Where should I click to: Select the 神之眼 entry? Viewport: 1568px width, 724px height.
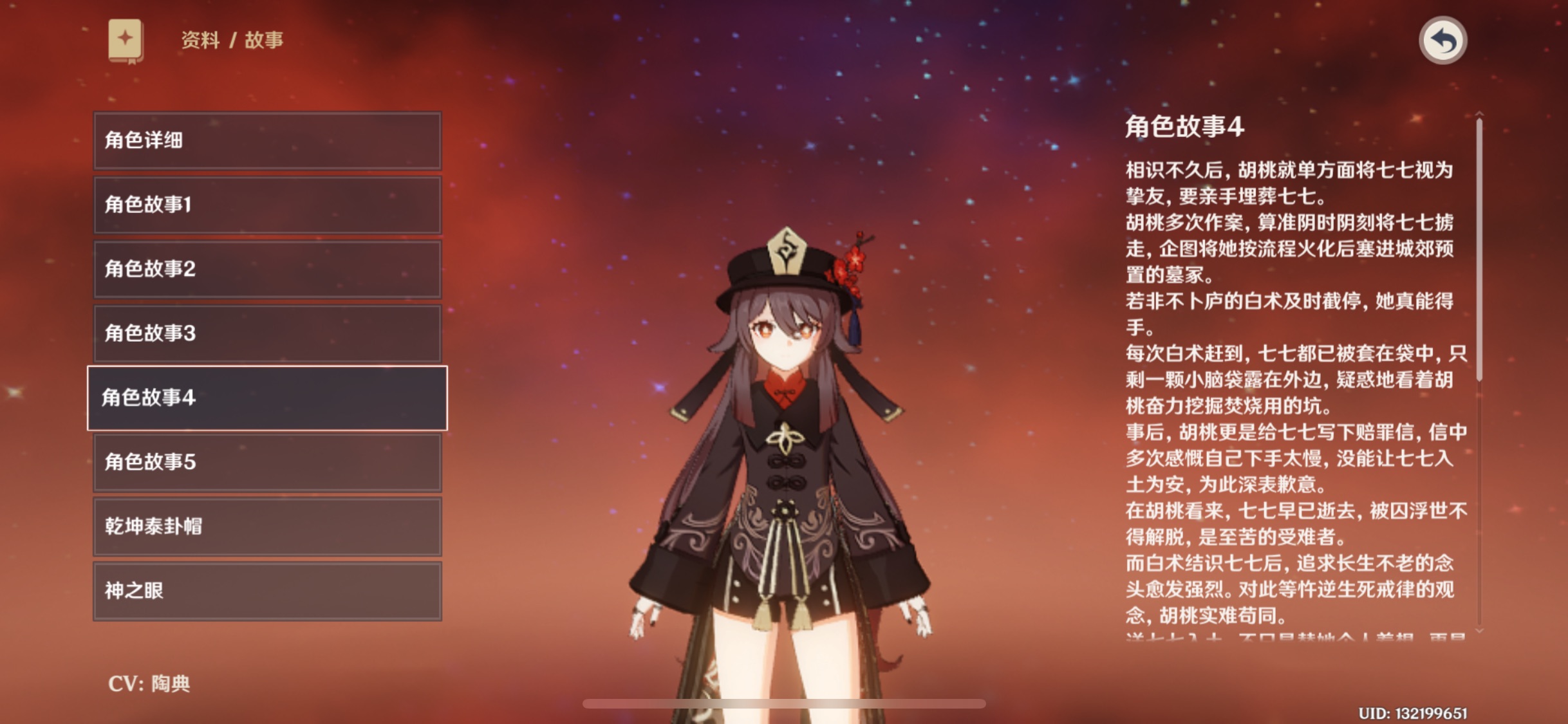tap(267, 591)
